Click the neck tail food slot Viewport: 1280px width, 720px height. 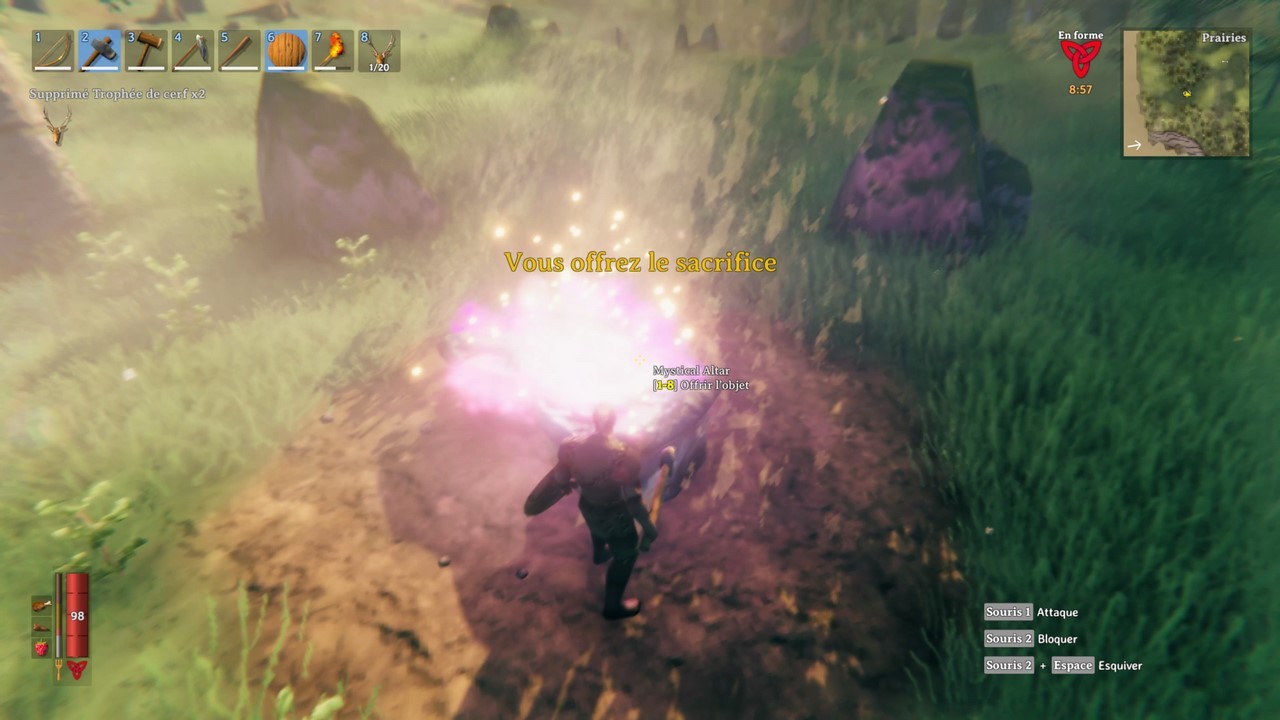click(x=41, y=628)
